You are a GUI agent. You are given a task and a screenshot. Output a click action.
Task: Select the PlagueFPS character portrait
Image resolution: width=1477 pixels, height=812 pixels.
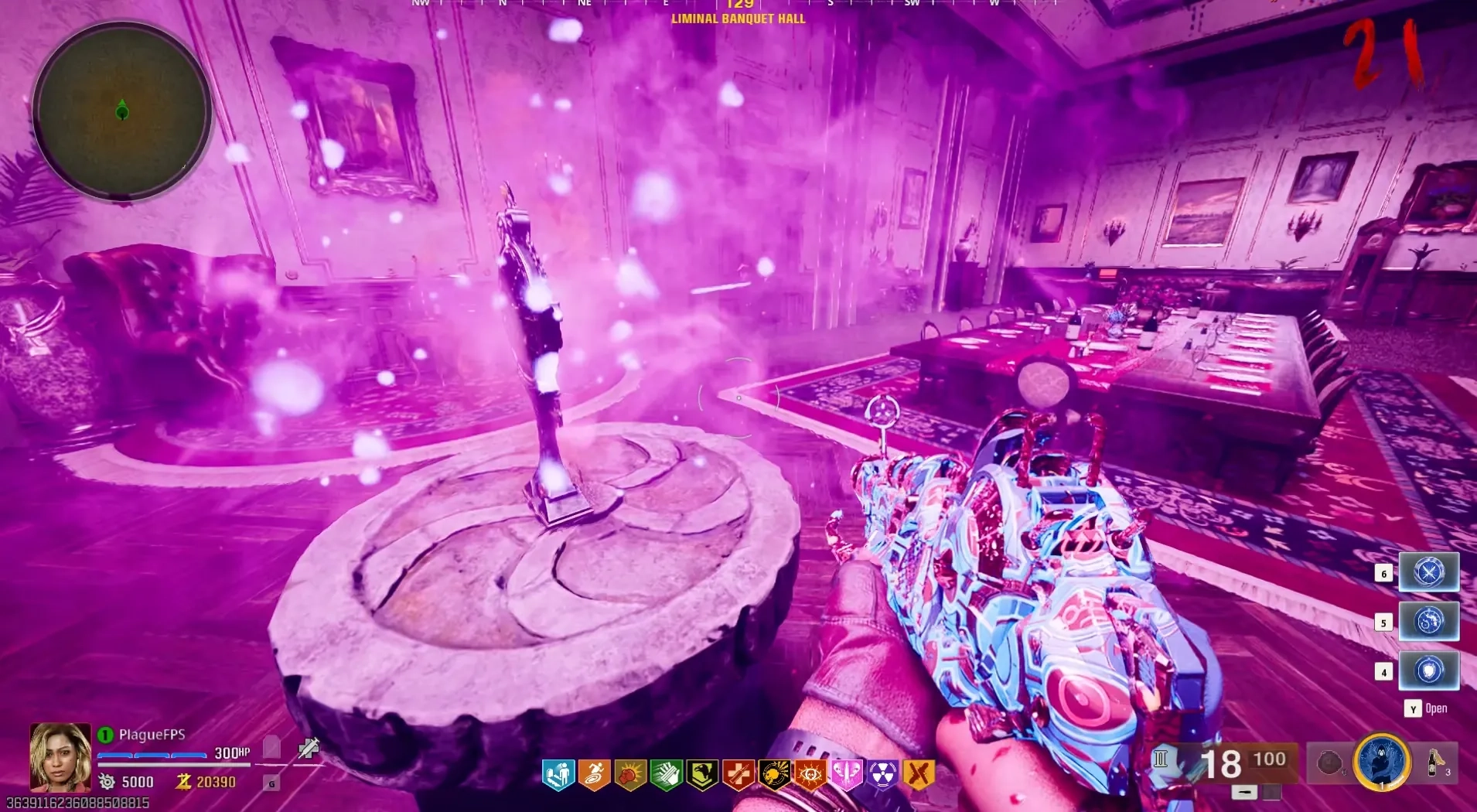[60, 757]
